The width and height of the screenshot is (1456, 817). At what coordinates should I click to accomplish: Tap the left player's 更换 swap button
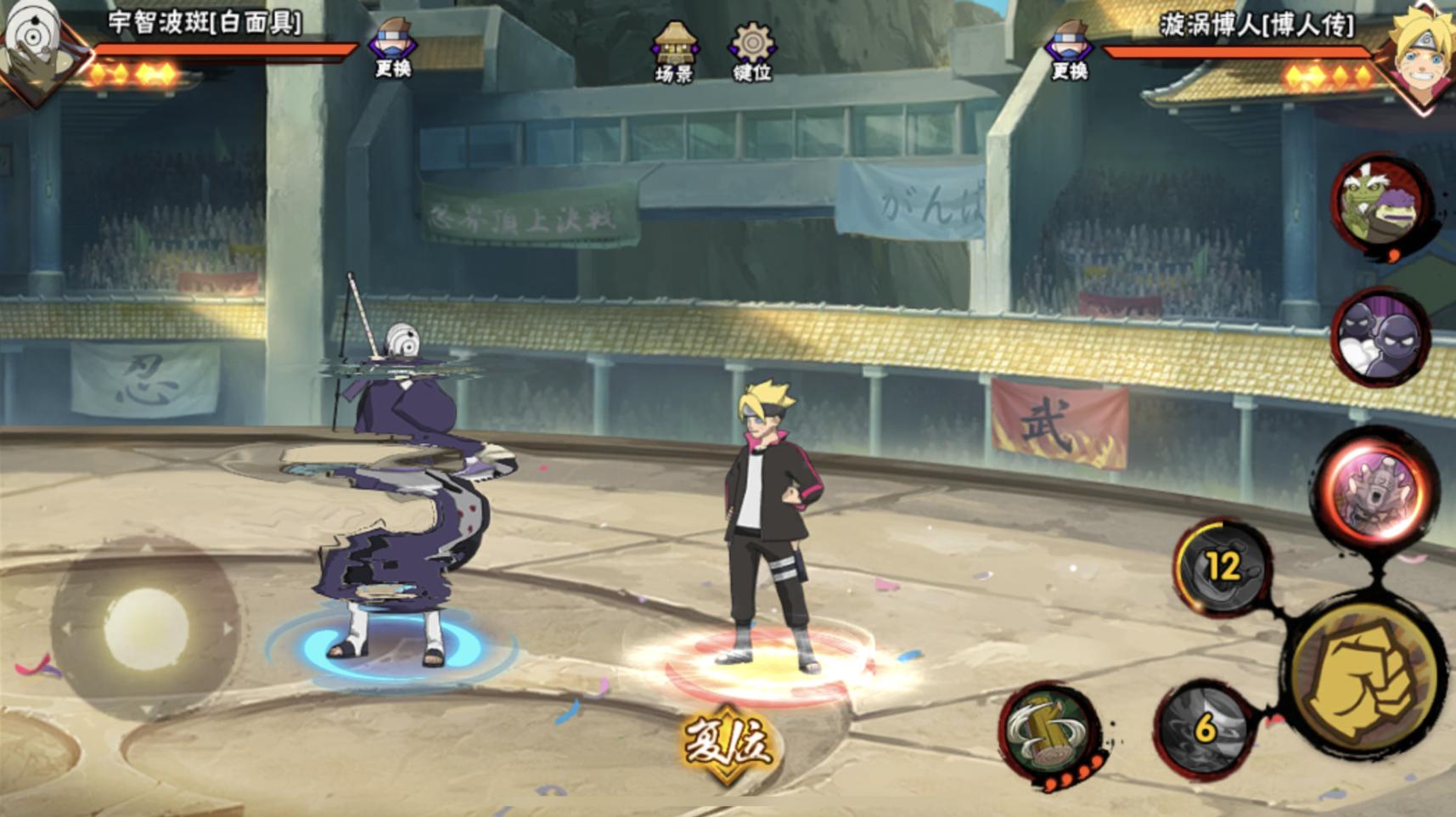coord(392,48)
